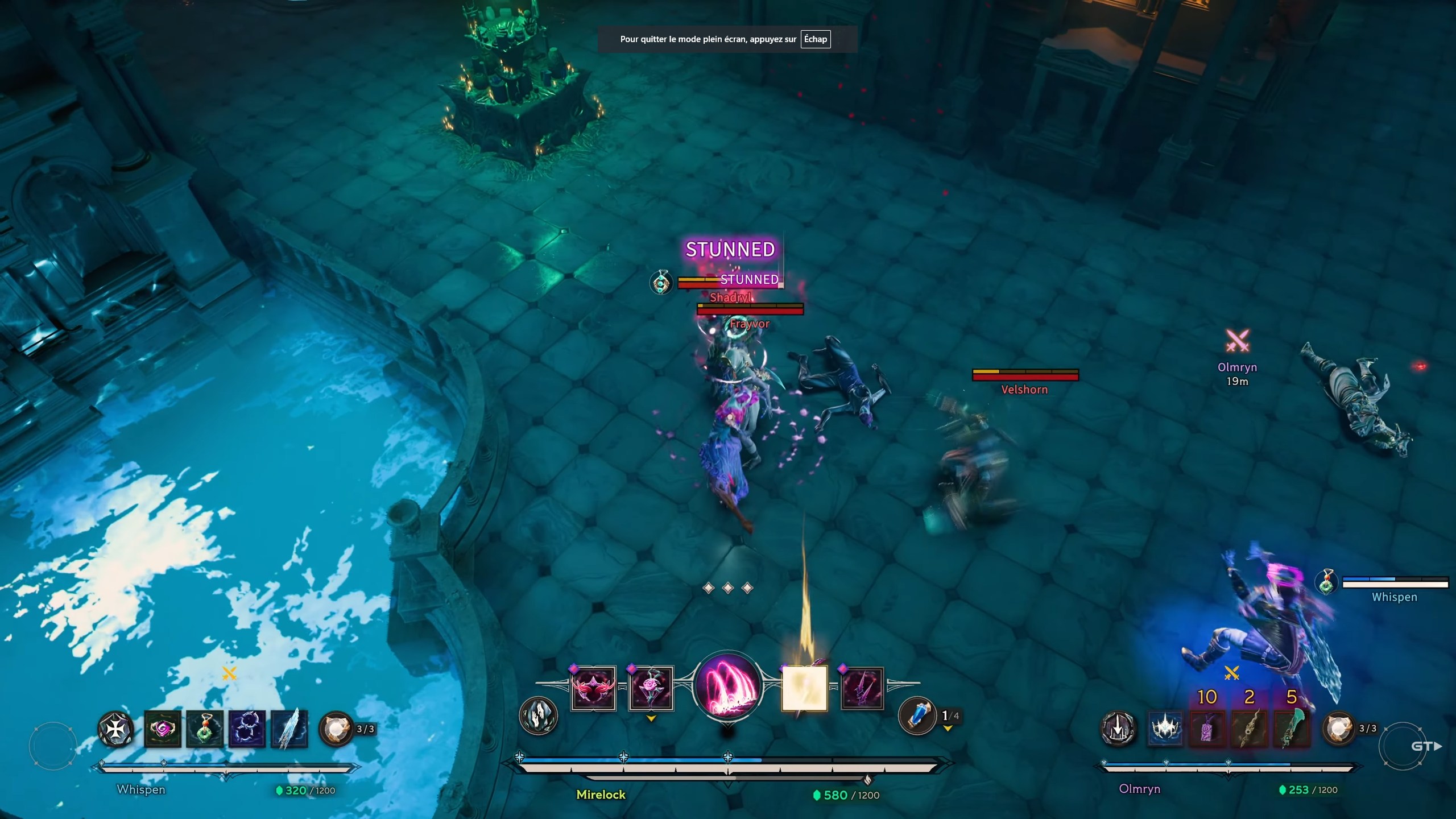Select Whispen's white cross shield ability
This screenshot has height=819, width=1456.
click(116, 729)
